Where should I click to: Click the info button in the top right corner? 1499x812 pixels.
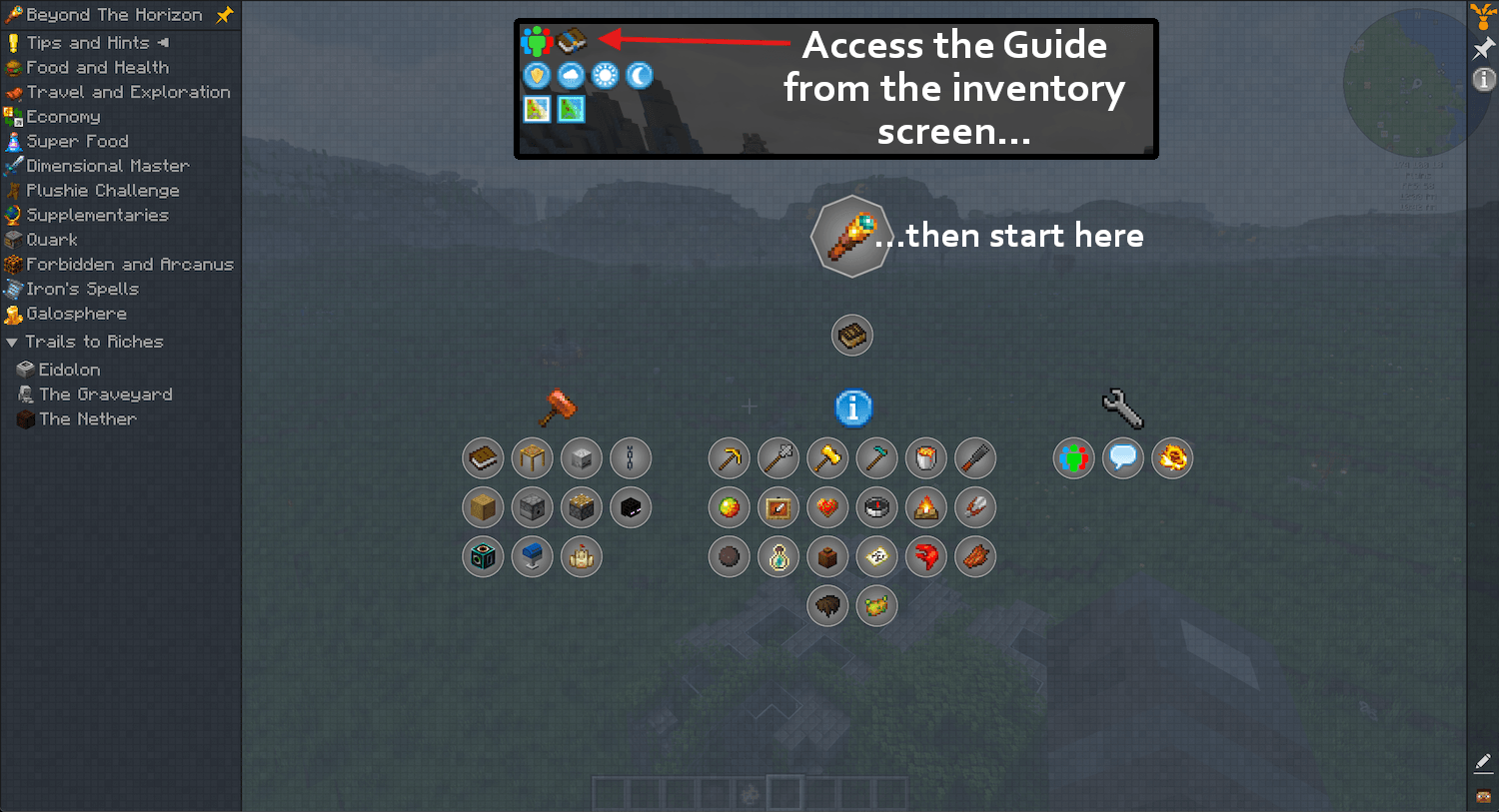[x=1484, y=79]
